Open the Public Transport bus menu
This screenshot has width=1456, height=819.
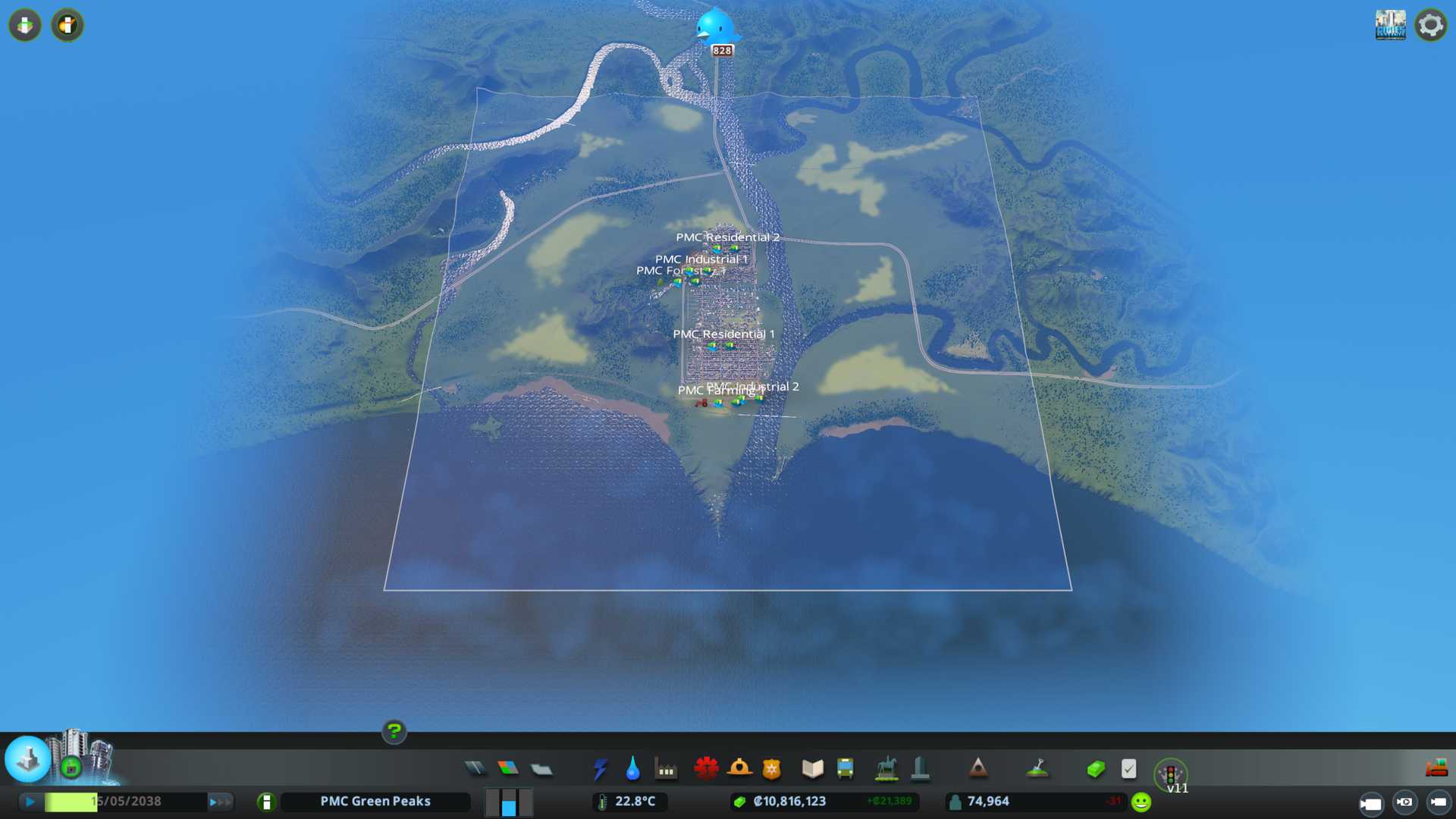(x=845, y=769)
